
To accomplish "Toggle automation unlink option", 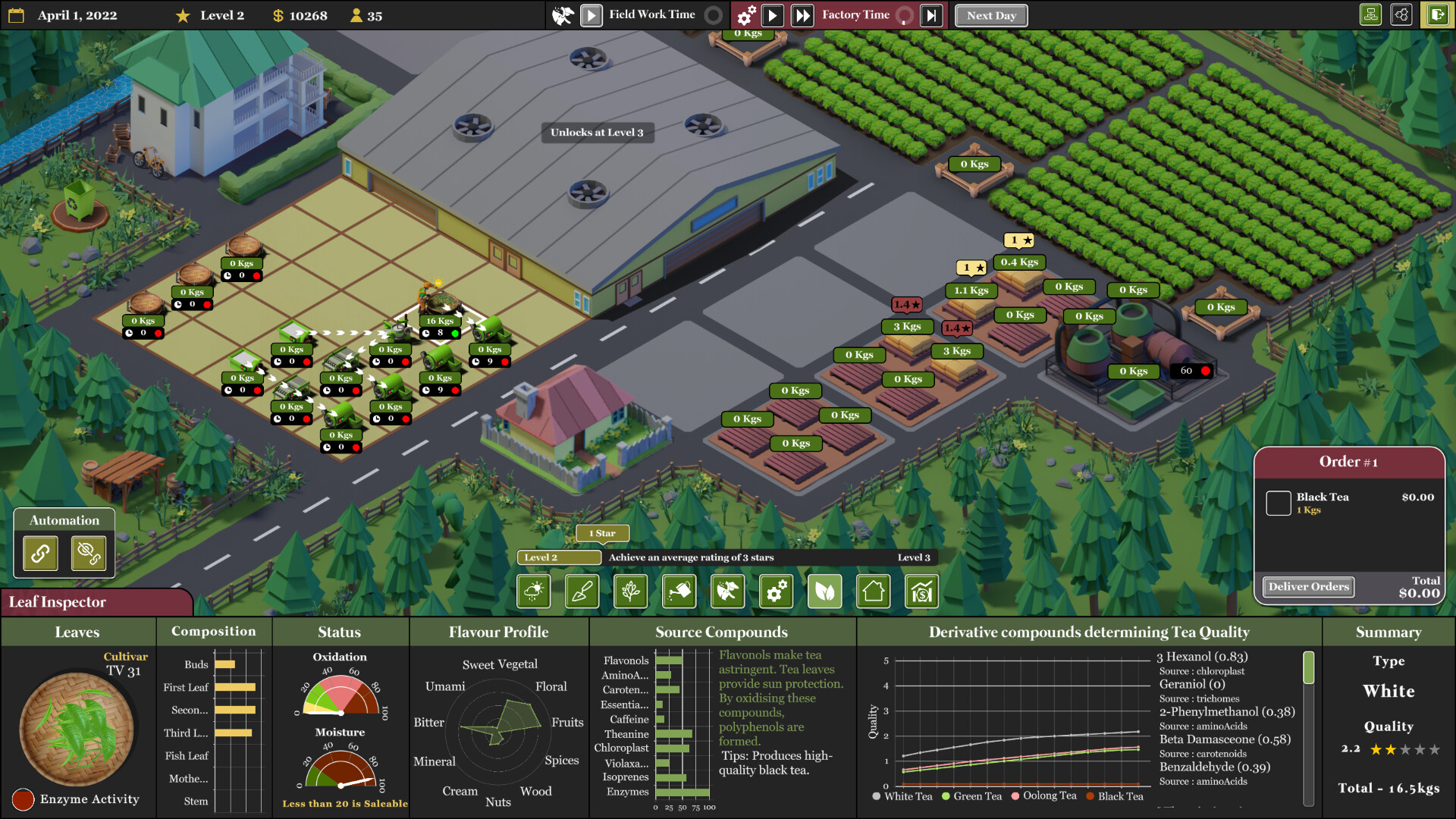I will [x=89, y=553].
